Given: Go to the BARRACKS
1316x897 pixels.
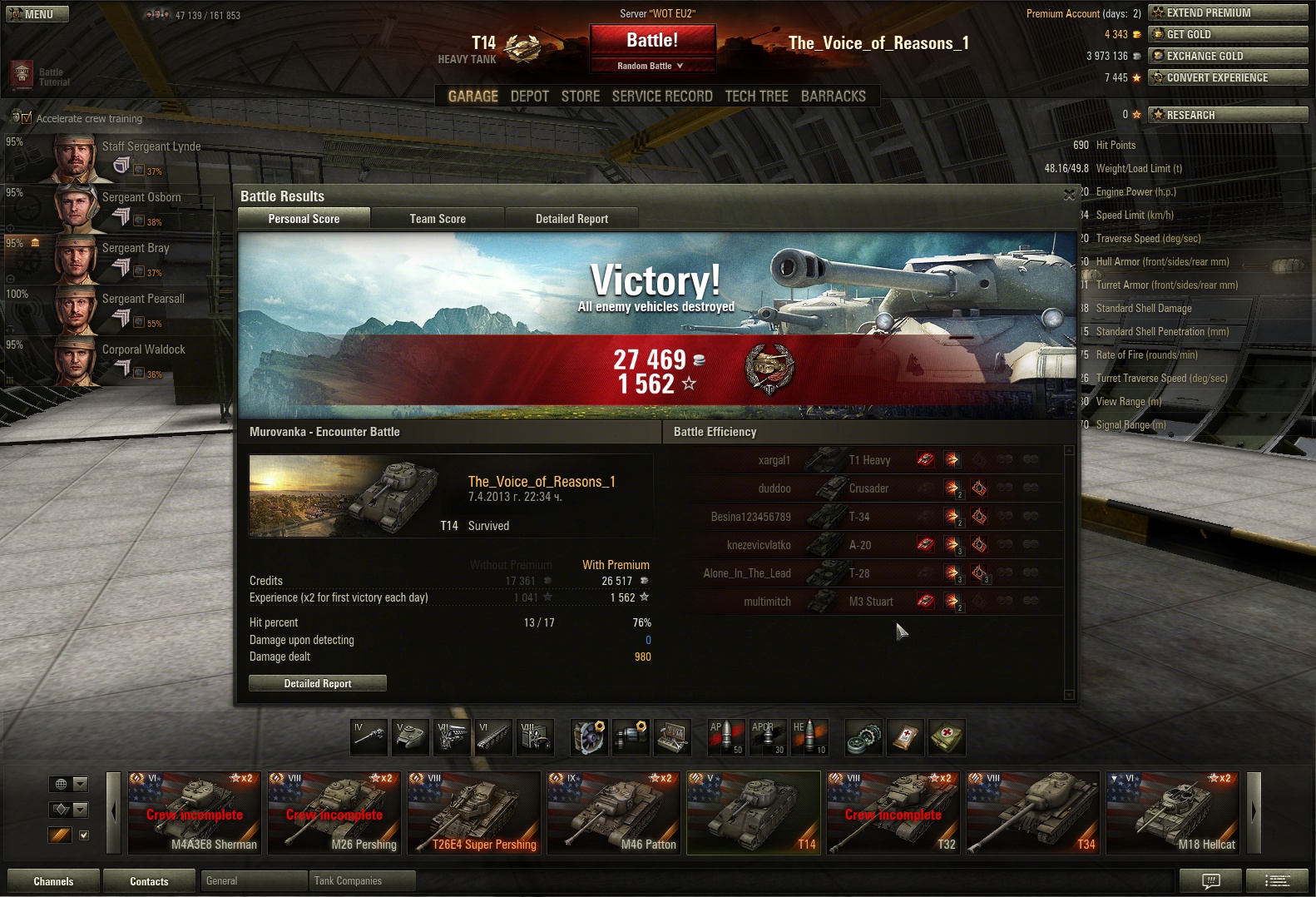Looking at the screenshot, I should click(x=833, y=97).
